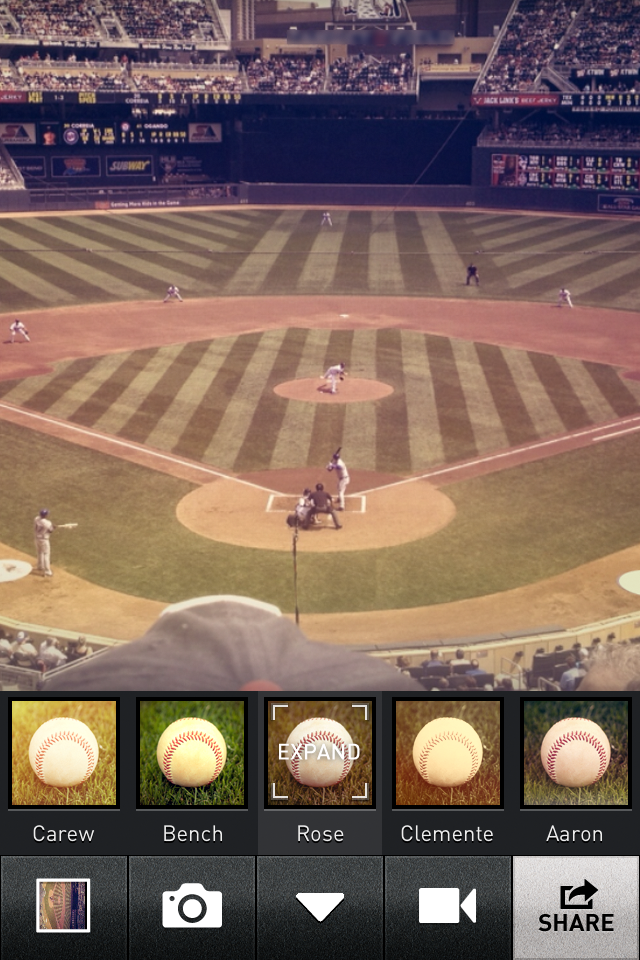Pick the Aaron filter thumbnail
The width and height of the screenshot is (640, 960).
[575, 753]
